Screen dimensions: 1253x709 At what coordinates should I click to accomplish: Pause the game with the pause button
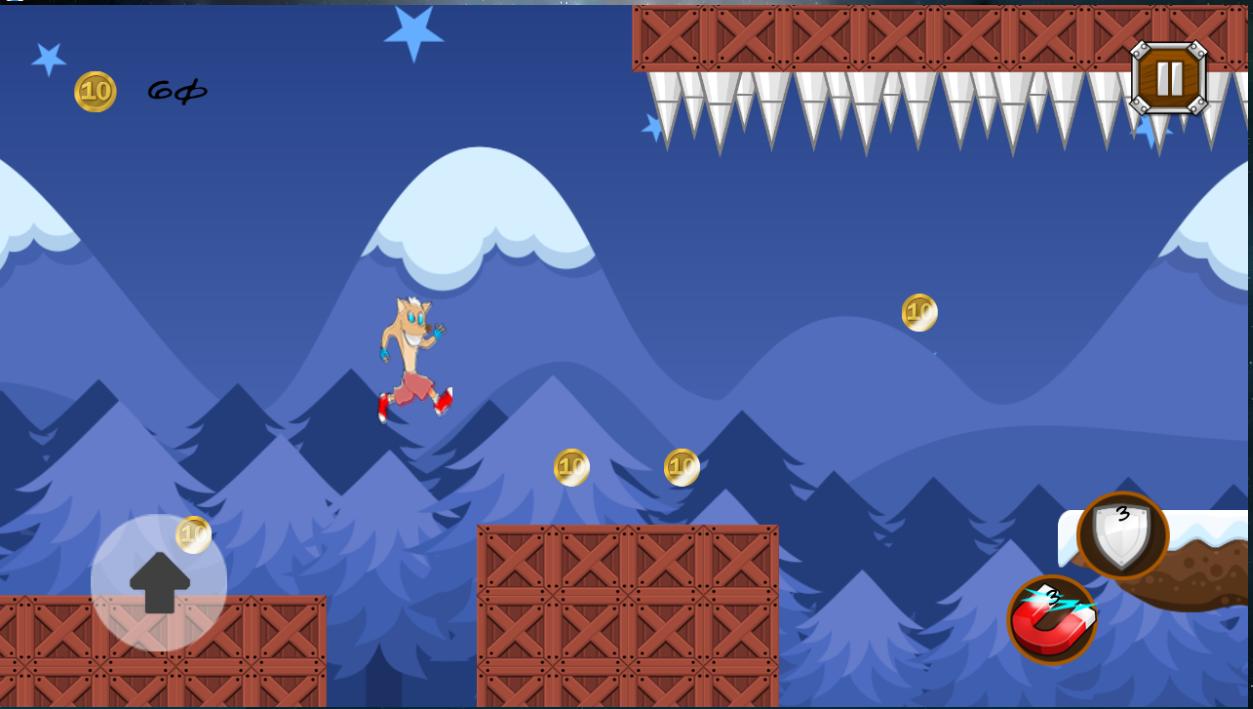pyautogui.click(x=1168, y=77)
